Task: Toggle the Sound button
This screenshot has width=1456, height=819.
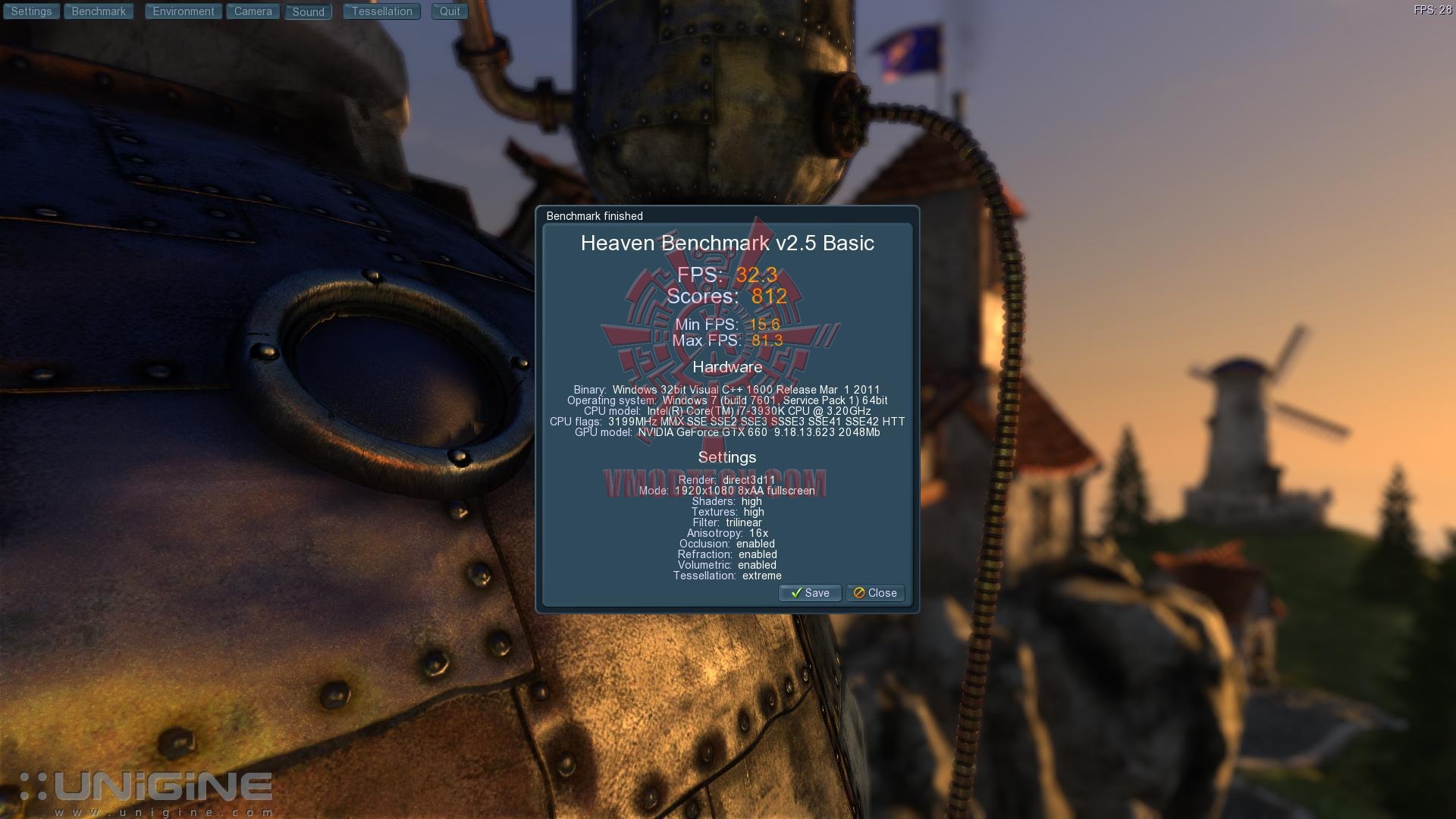Action: (x=309, y=12)
